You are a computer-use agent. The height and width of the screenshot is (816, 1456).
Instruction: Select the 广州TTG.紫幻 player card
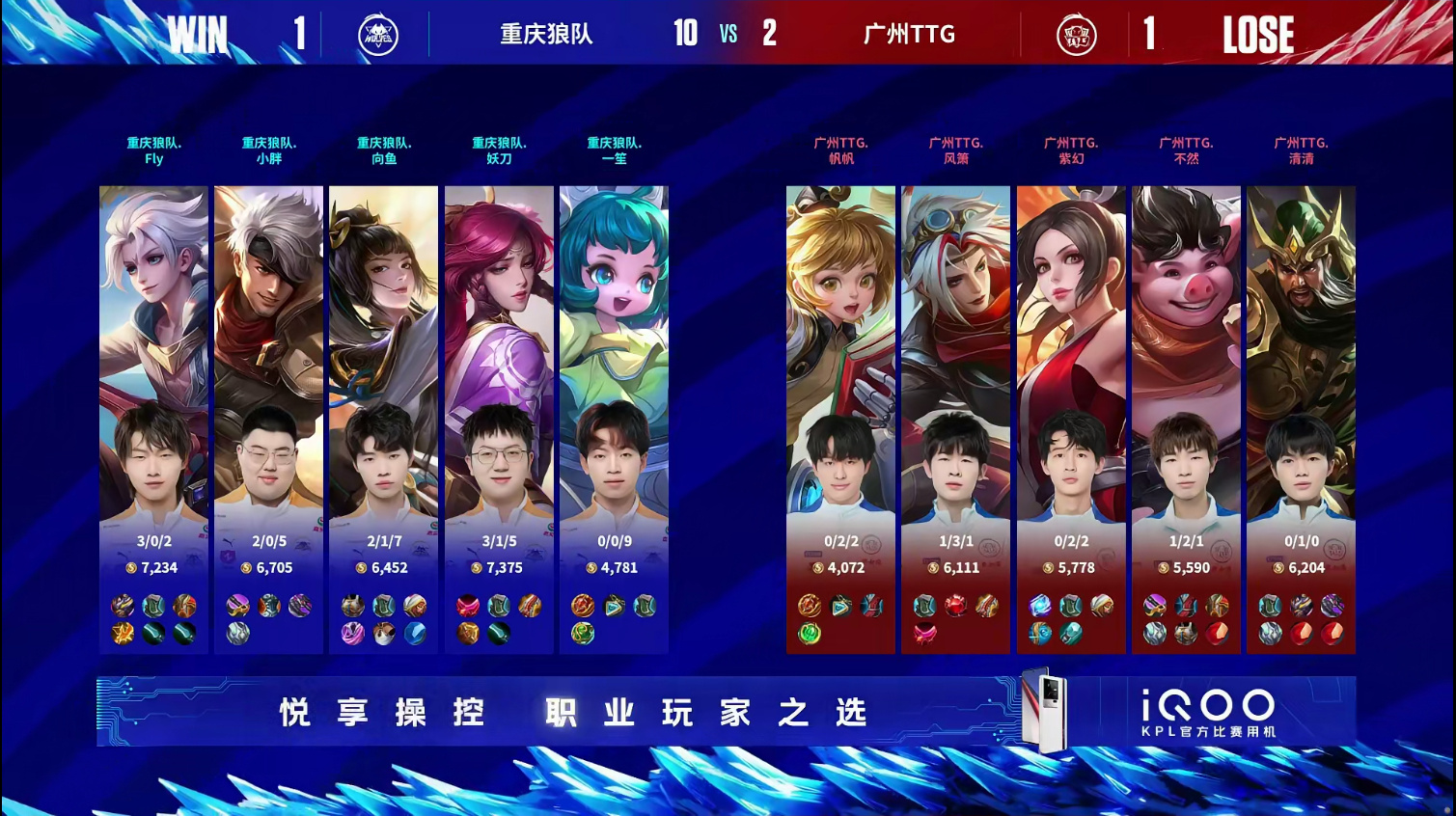pyautogui.click(x=1071, y=420)
